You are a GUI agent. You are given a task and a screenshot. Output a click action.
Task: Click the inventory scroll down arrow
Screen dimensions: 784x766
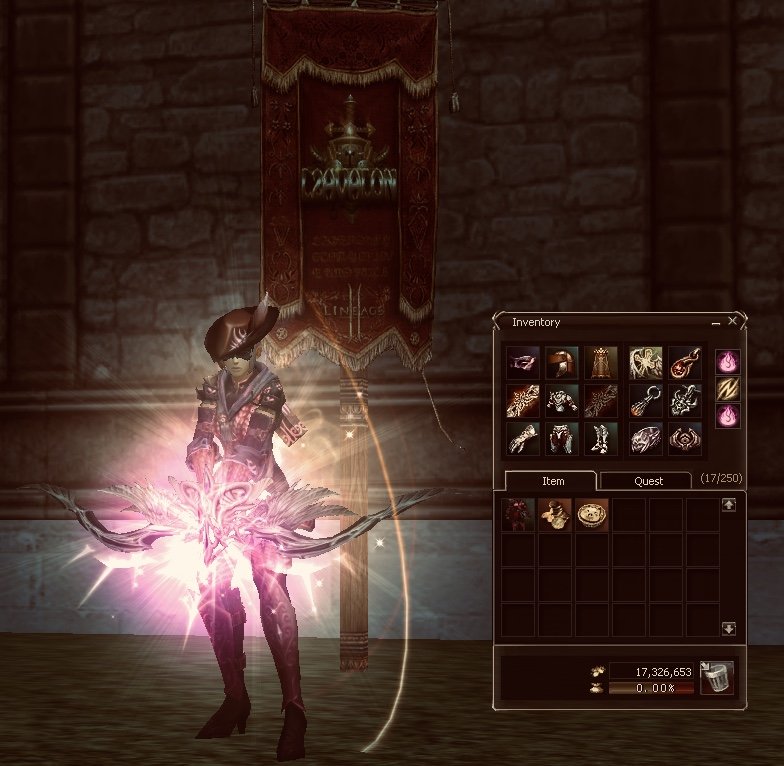(x=728, y=628)
